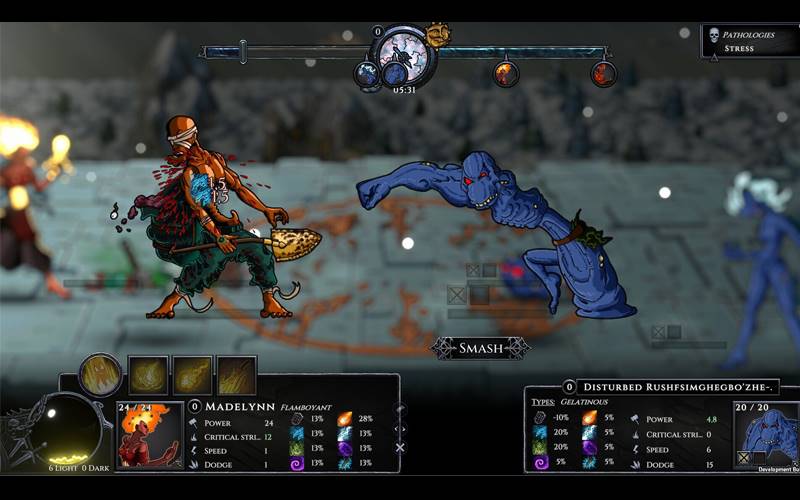Viewport: 800px width, 500px height.
Task: Select the crossed-box status icon on enemy portrait
Action: pyautogui.click(x=744, y=458)
